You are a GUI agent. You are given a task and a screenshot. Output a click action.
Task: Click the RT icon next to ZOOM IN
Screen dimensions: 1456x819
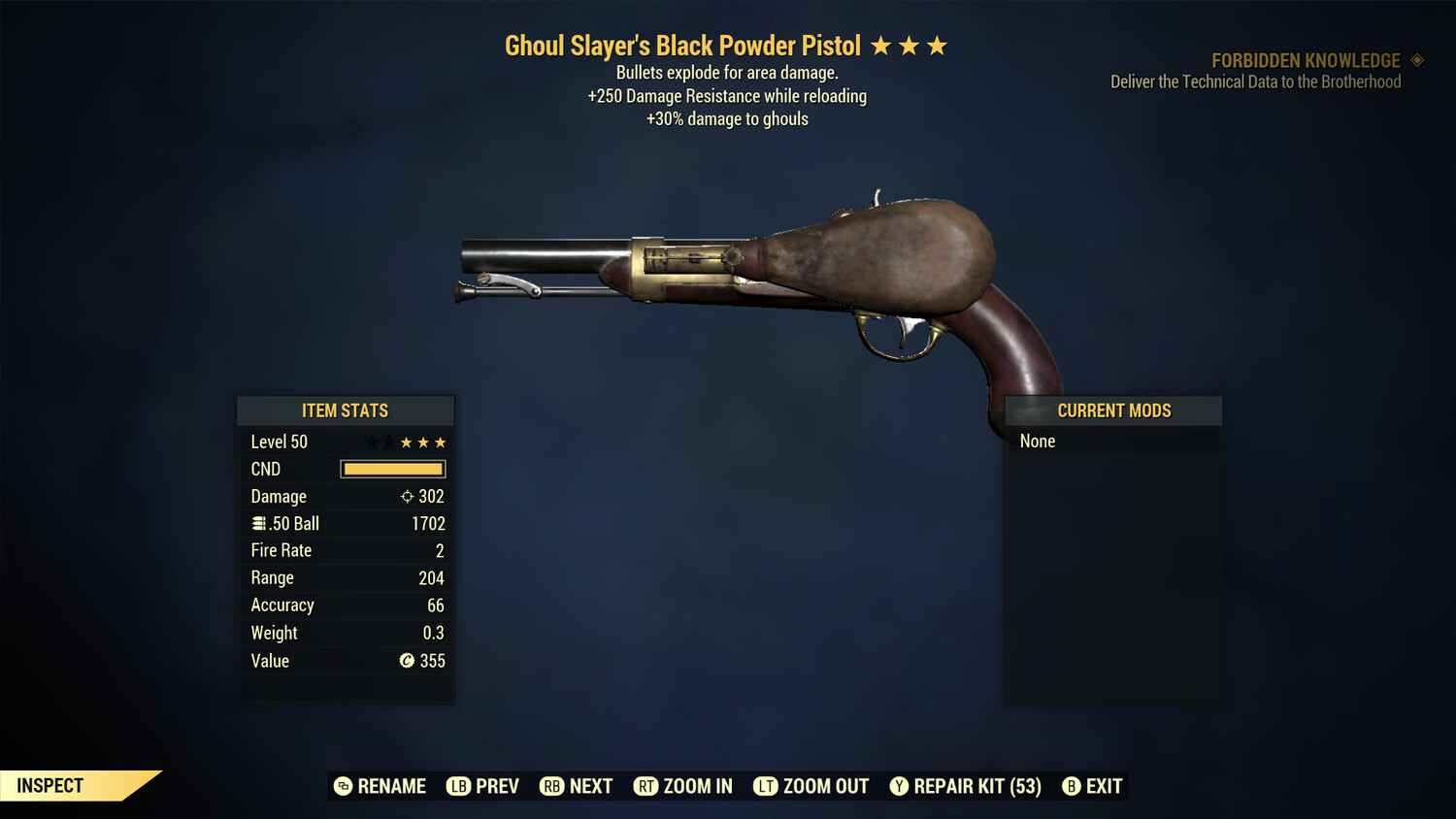click(646, 786)
